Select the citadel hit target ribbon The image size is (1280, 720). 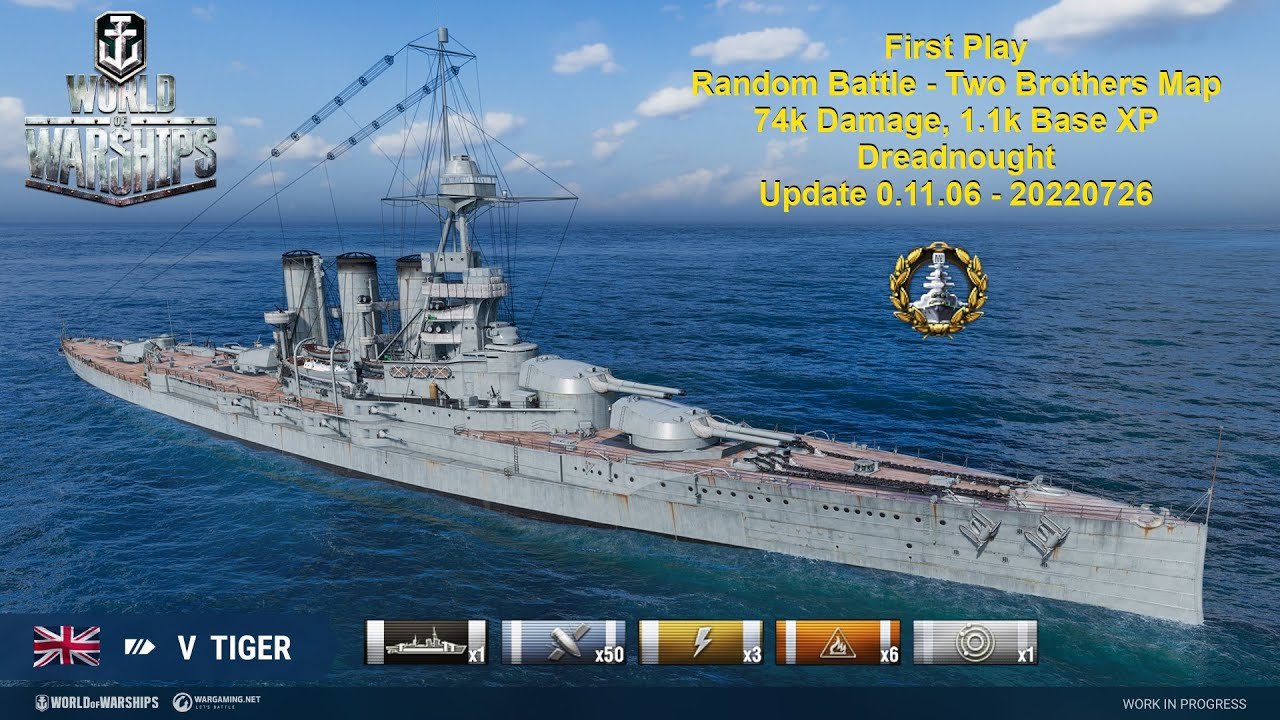coord(975,643)
